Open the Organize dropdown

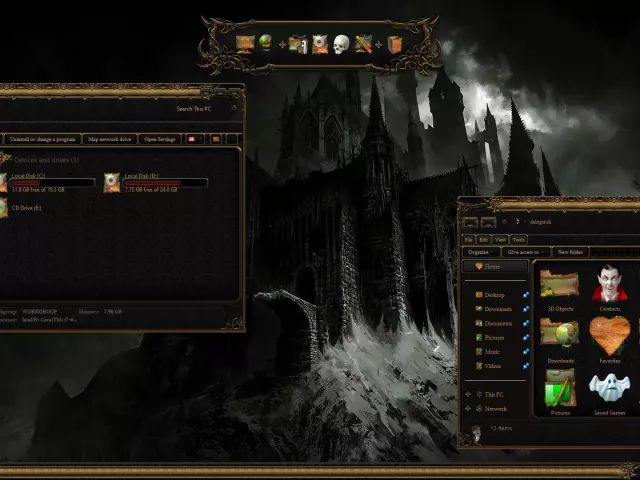(x=478, y=252)
